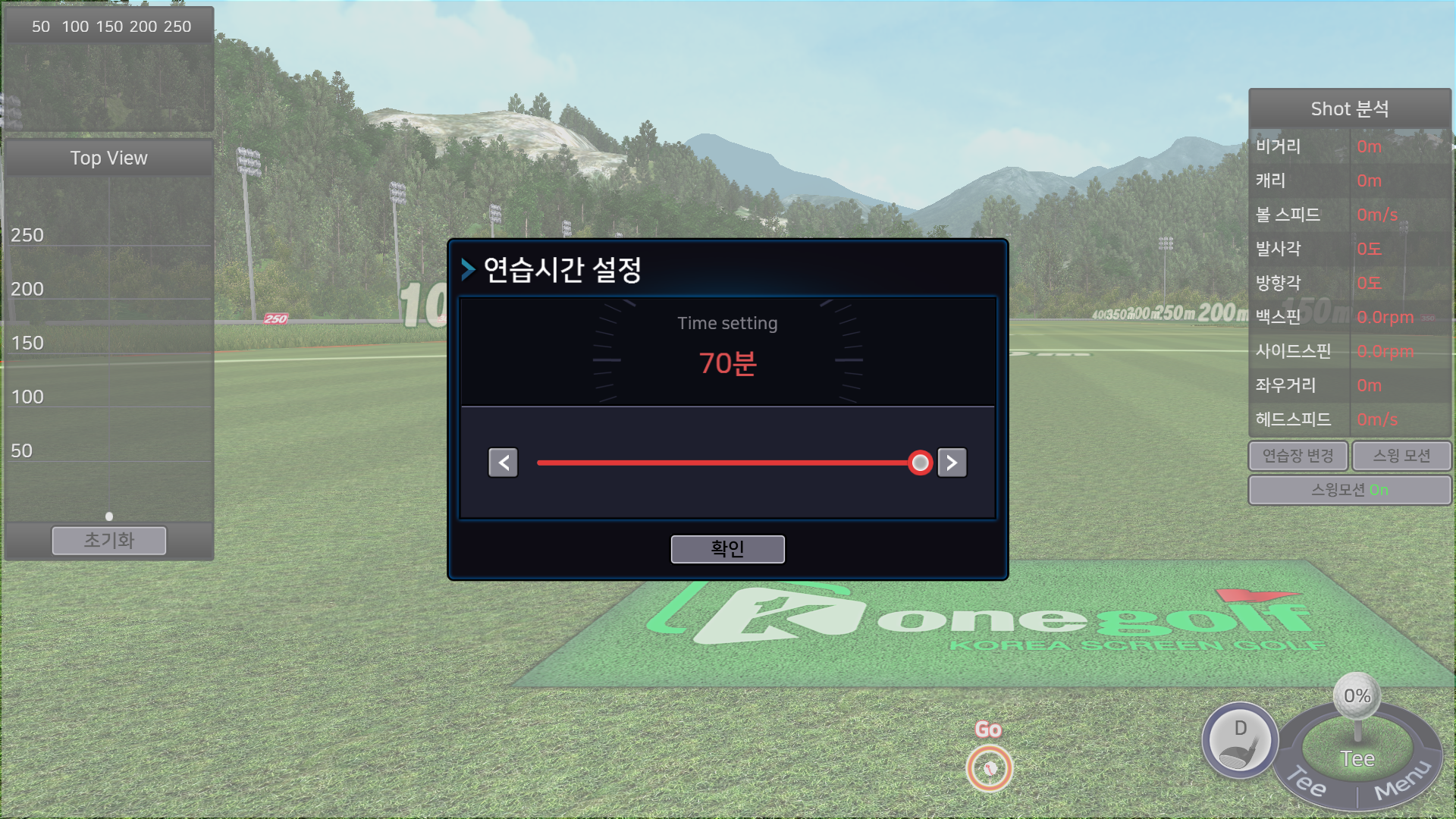The image size is (1456, 819).
Task: Reset the top view with 초기화
Action: (x=109, y=541)
